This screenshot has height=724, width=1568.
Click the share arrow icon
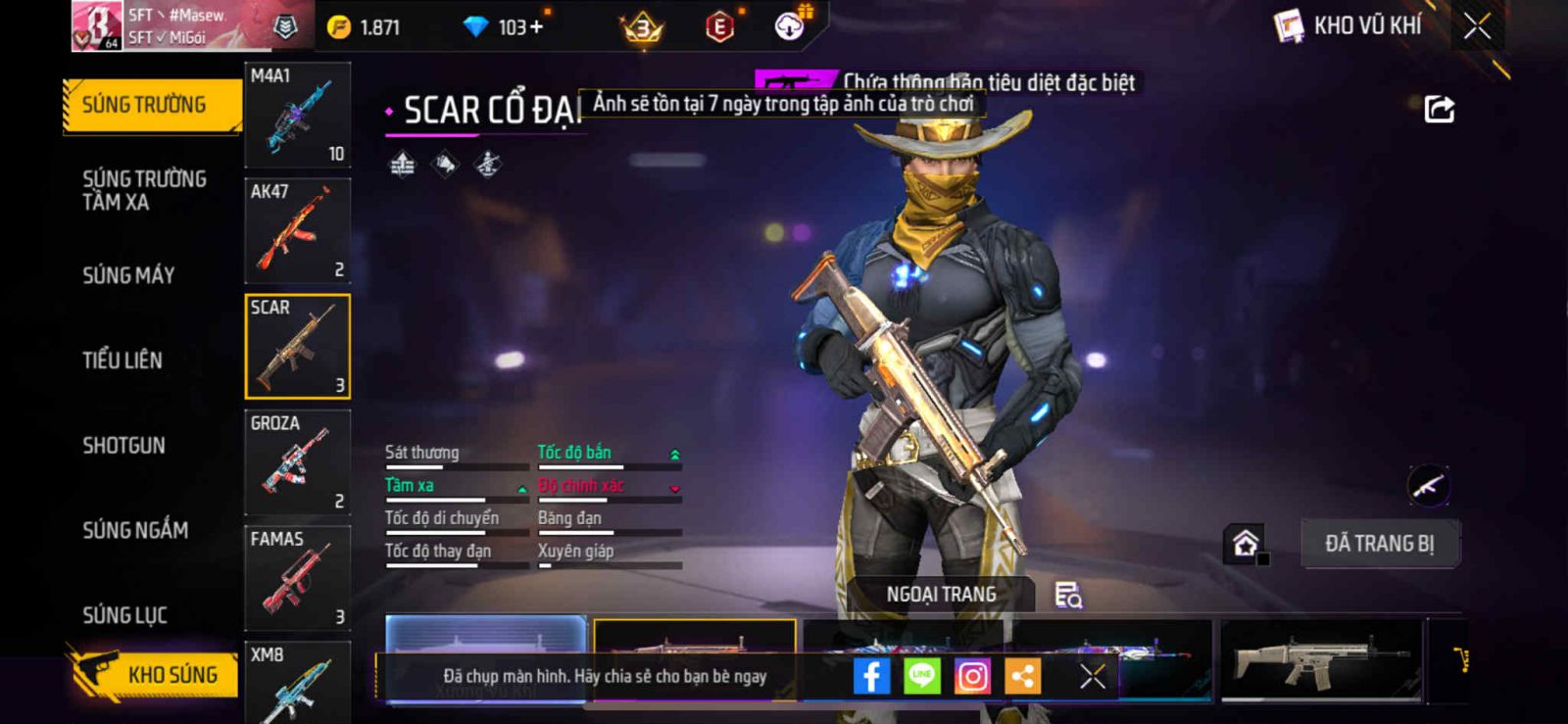click(1439, 109)
